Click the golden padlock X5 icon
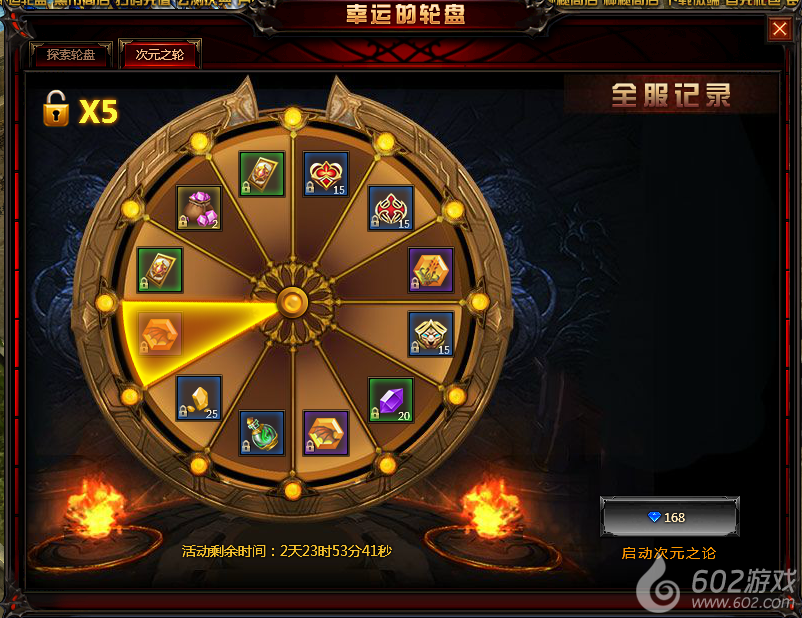 click(x=56, y=109)
